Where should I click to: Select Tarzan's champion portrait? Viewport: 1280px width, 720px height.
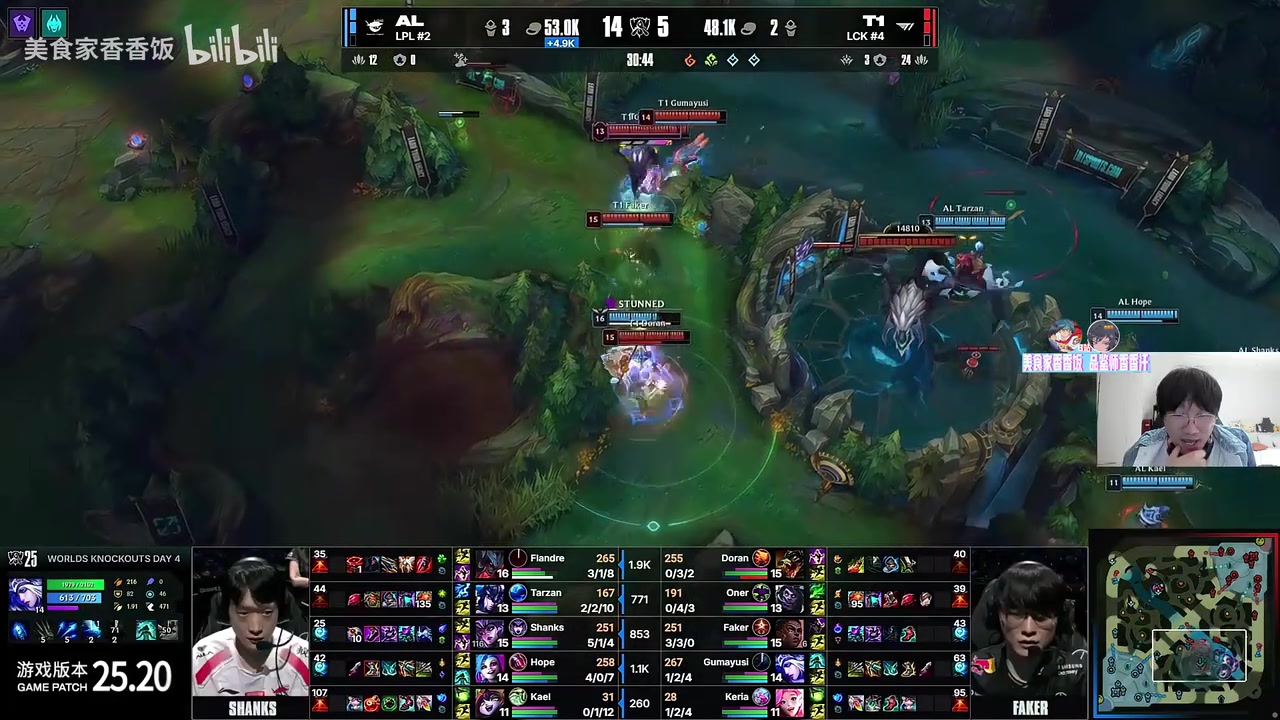[x=491, y=598]
